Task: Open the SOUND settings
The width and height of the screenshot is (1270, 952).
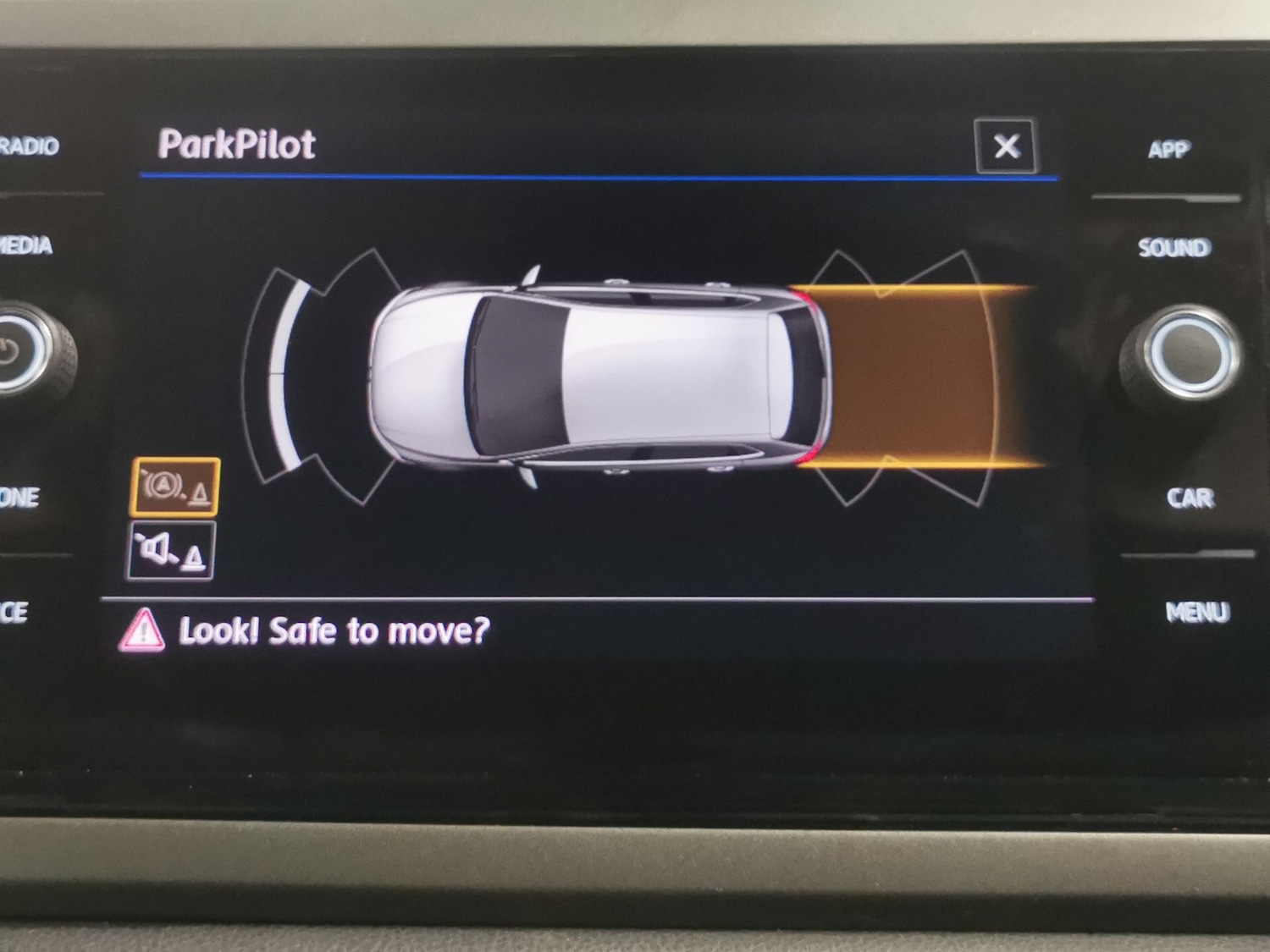Action: pos(1177,248)
